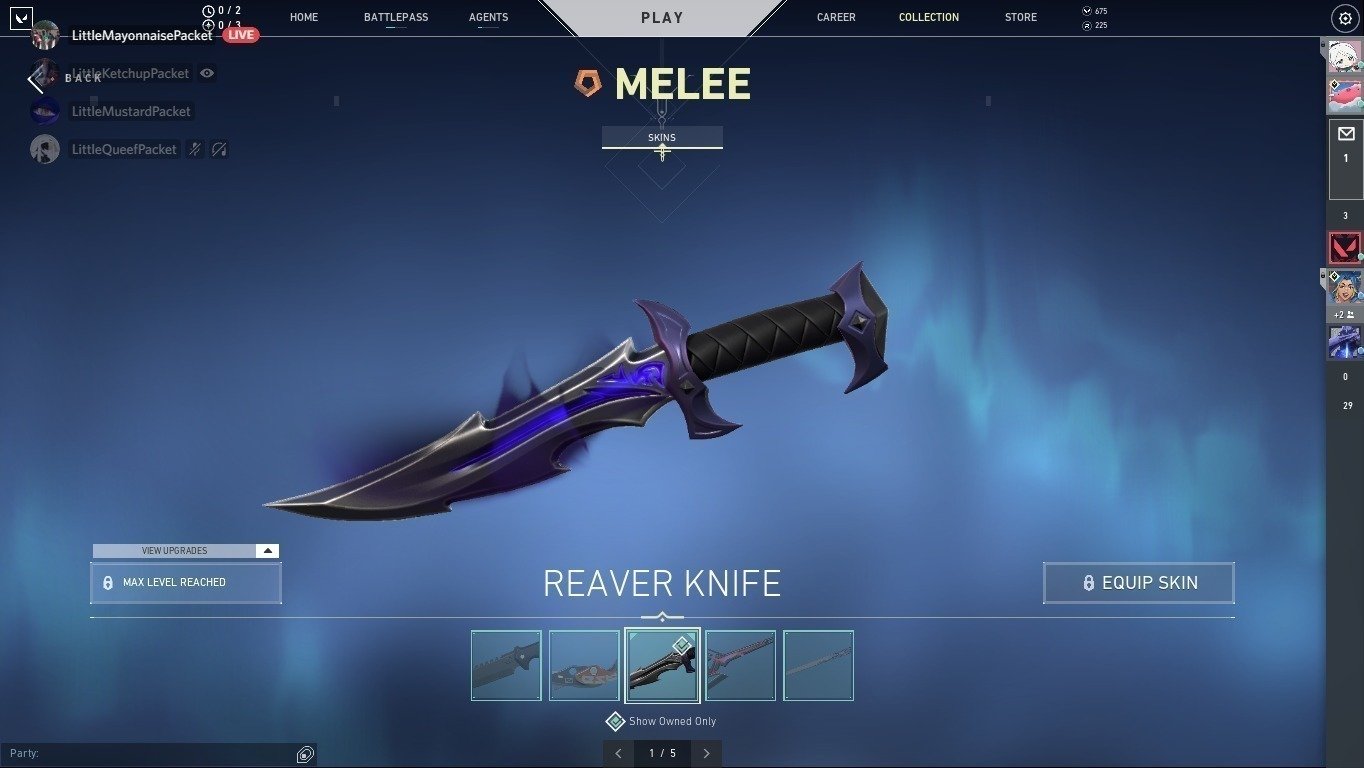1364x768 pixels.
Task: Click the Back button
Action: tap(62, 77)
